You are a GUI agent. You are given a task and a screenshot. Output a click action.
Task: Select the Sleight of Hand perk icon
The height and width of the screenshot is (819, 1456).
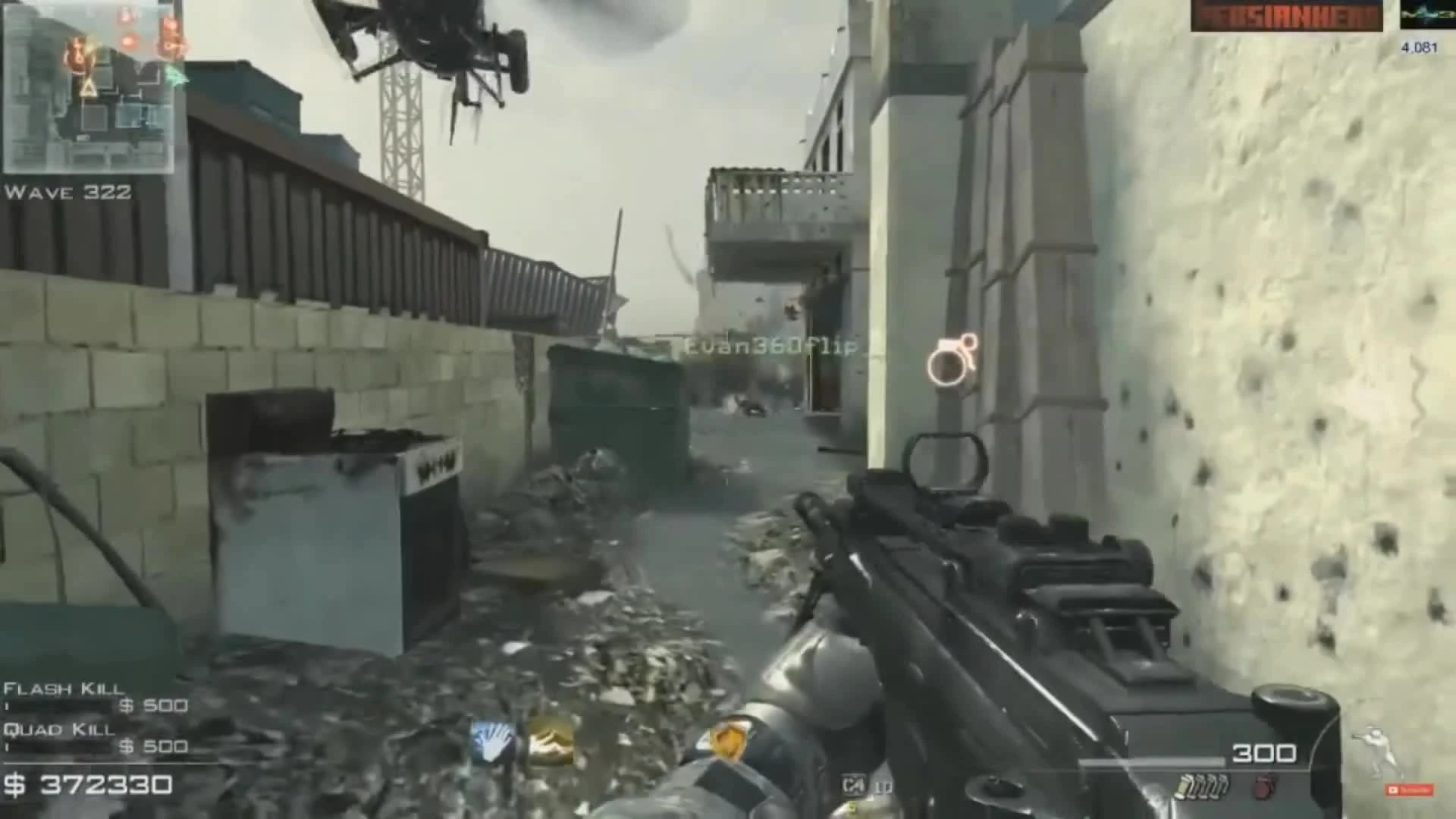pyautogui.click(x=491, y=741)
